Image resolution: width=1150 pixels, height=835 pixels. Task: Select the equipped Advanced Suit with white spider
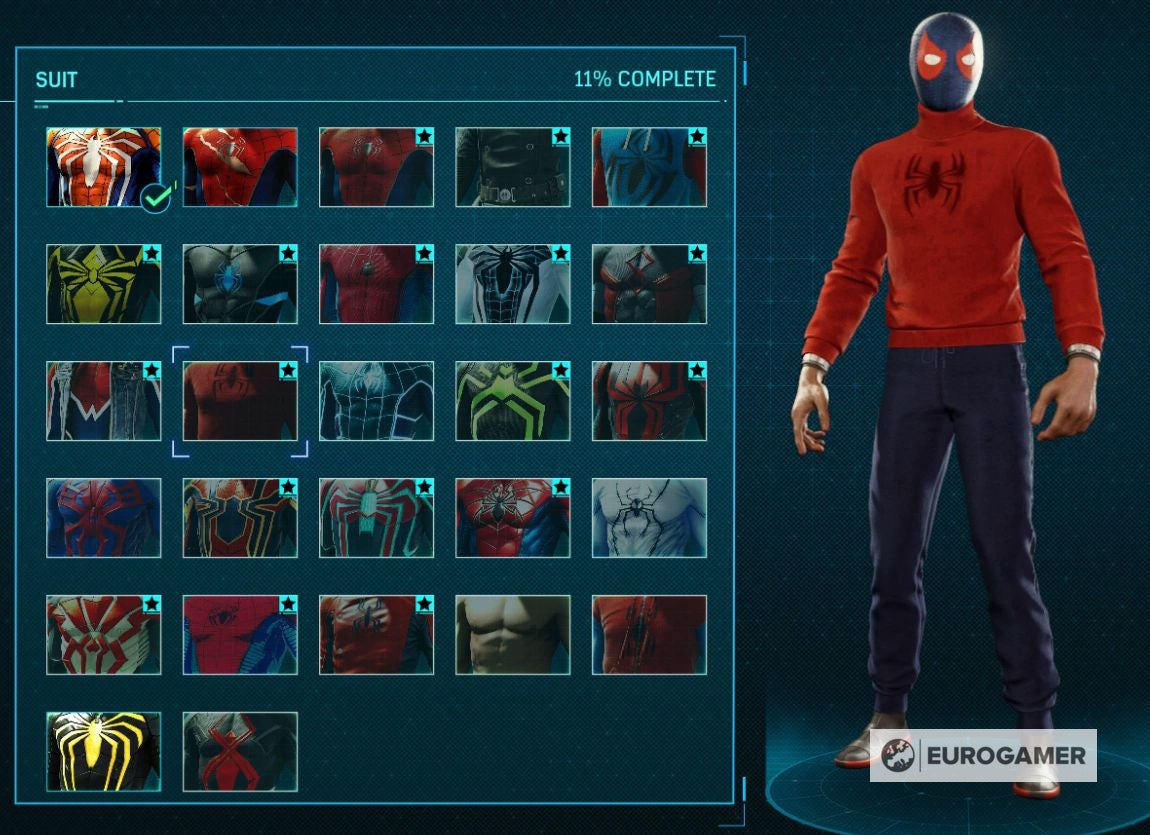click(103, 167)
